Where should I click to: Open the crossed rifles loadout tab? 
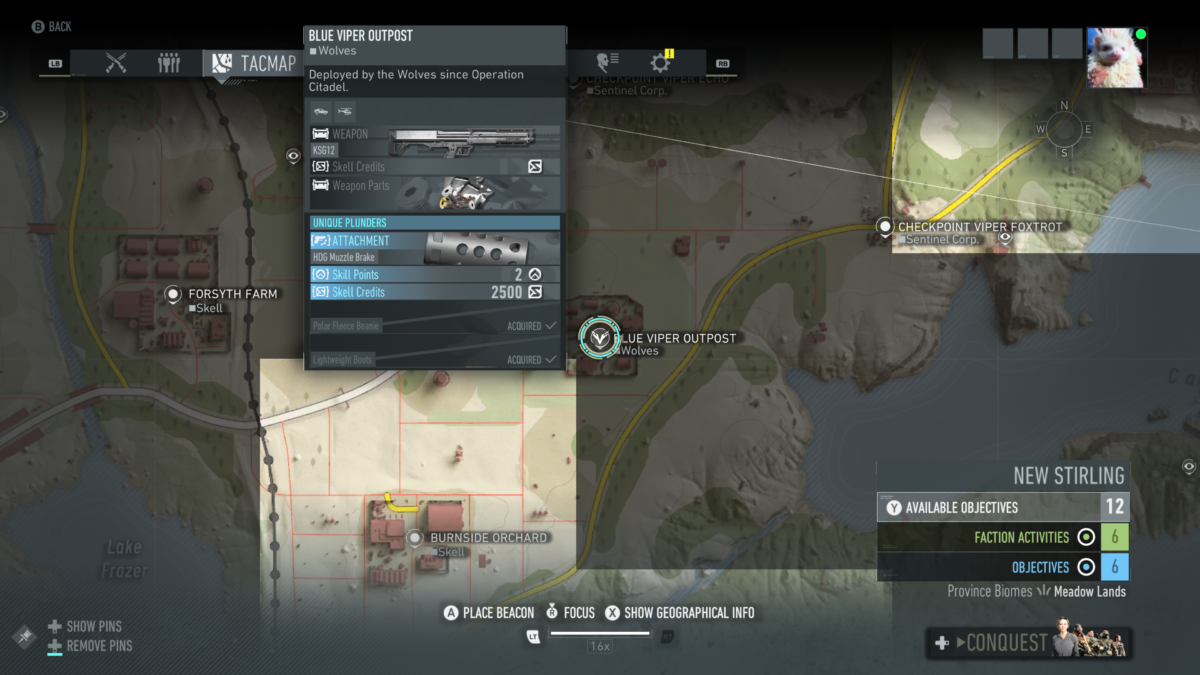116,64
